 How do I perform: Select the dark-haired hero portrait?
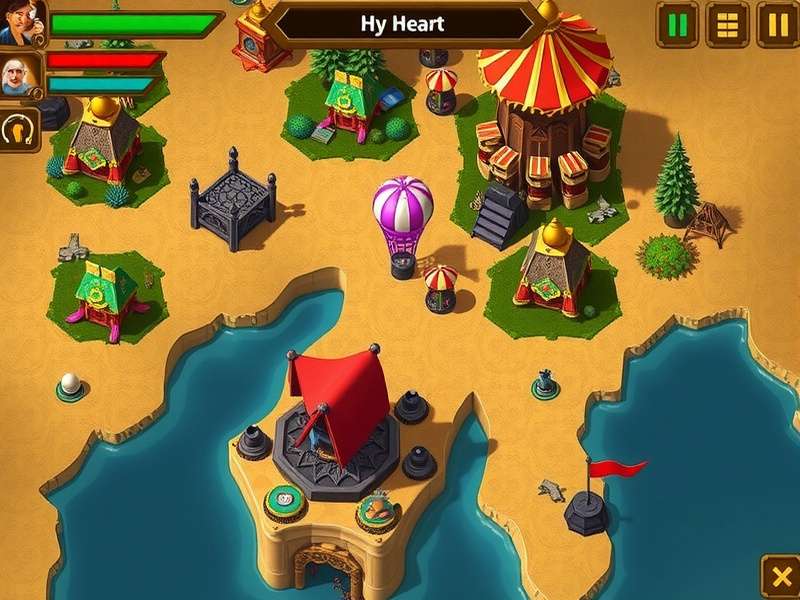(x=18, y=23)
